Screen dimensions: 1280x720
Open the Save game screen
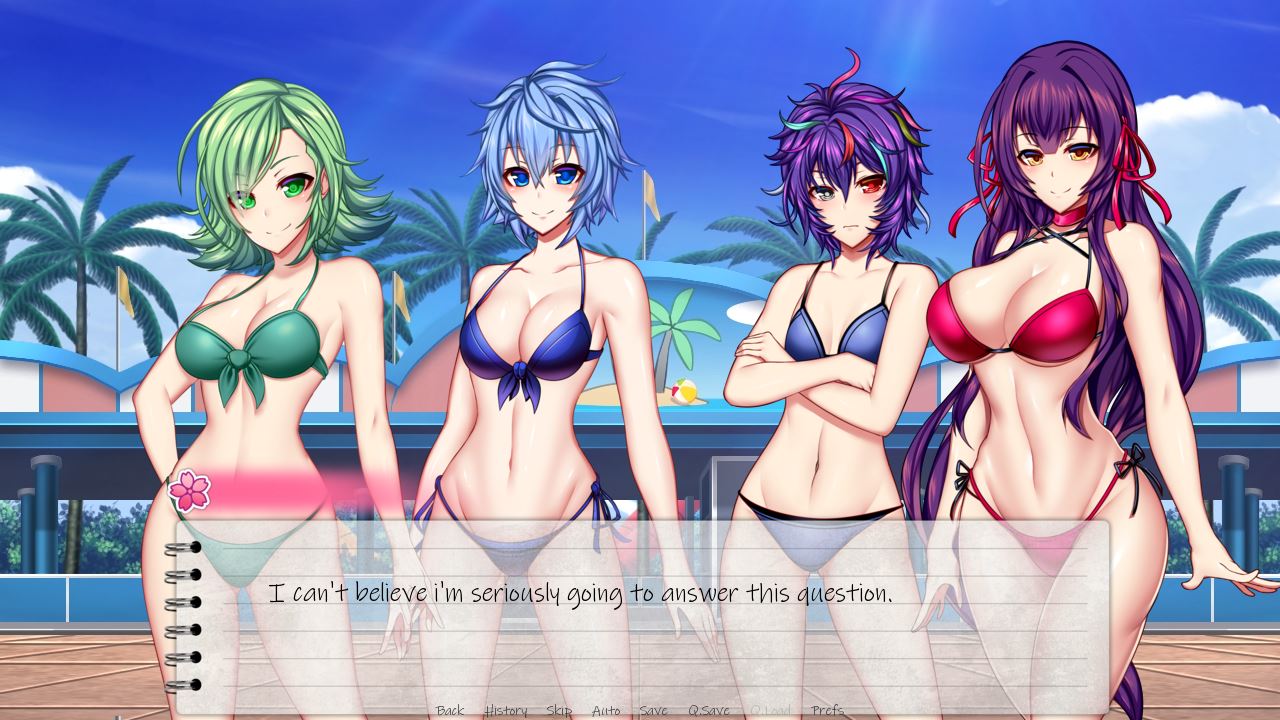[653, 710]
